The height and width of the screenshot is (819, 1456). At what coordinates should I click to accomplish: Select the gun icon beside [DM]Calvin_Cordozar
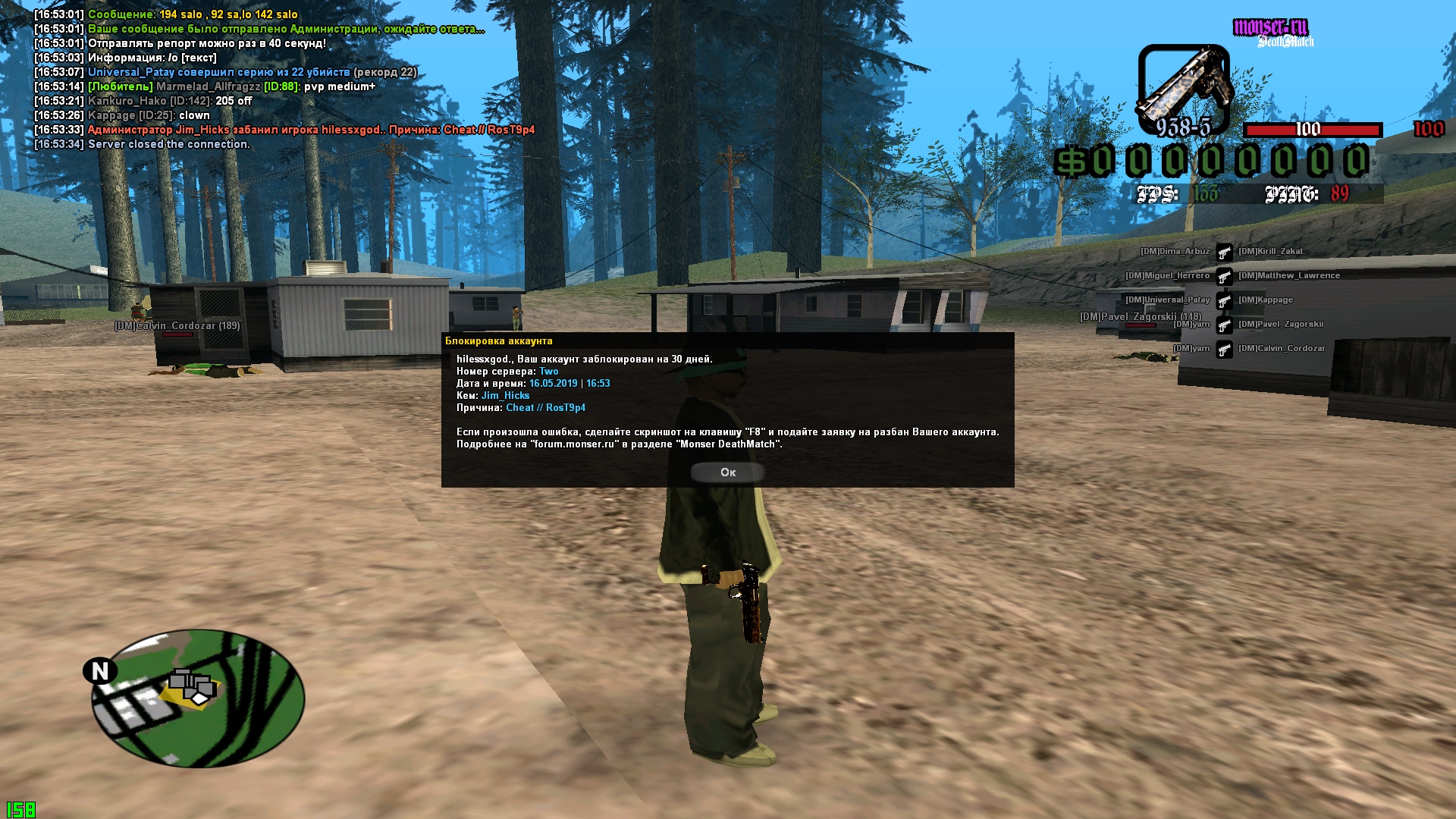coord(1226,349)
